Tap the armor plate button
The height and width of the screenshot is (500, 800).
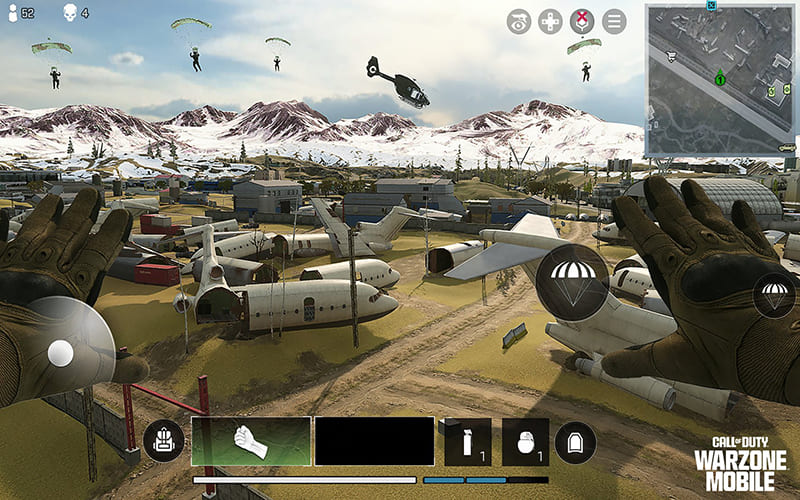(x=575, y=441)
